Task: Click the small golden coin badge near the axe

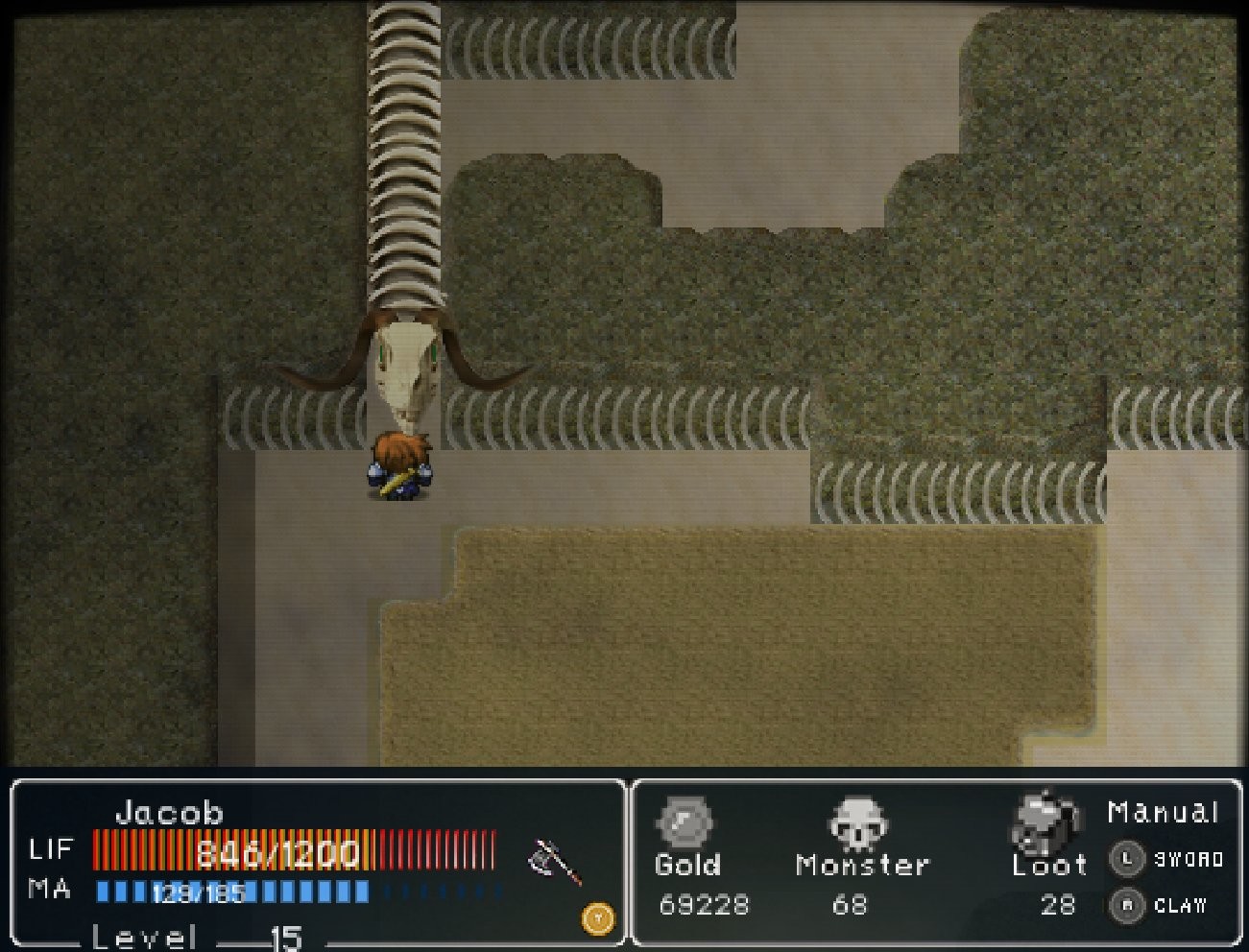Action: tap(595, 917)
